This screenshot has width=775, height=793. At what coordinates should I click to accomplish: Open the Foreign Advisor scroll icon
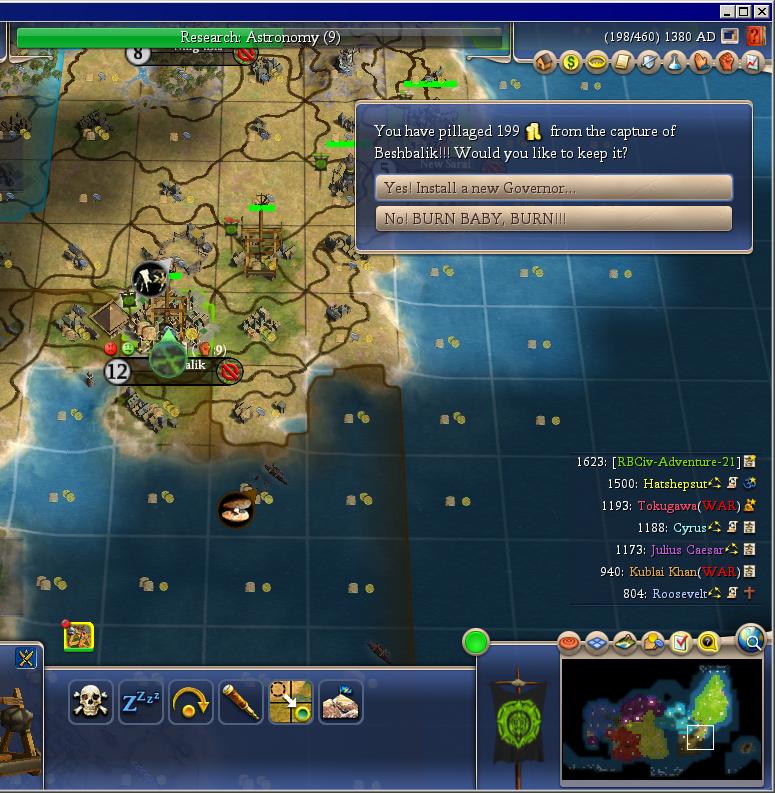[x=622, y=62]
